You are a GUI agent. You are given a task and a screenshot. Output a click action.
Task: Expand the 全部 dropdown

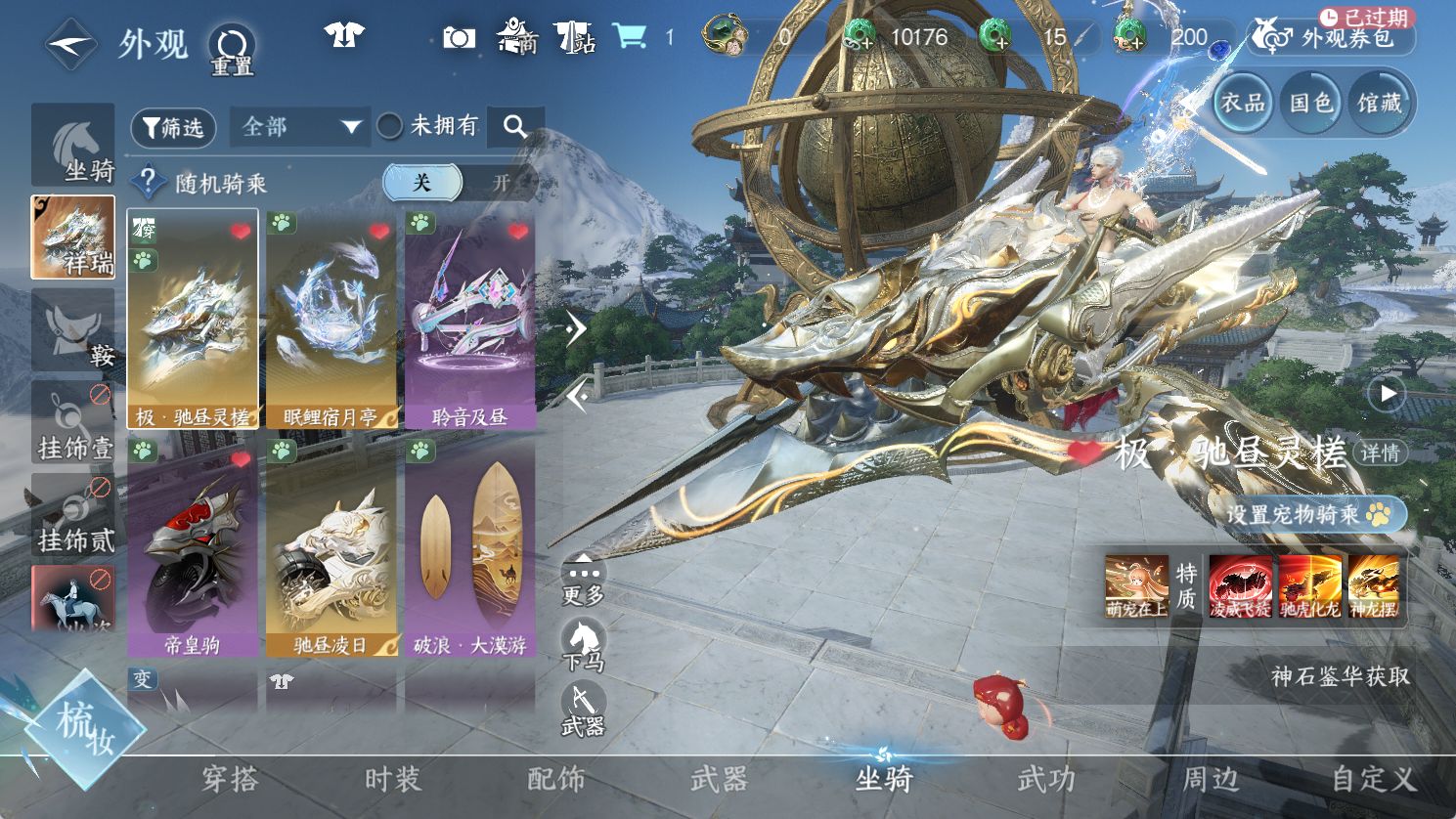pyautogui.click(x=300, y=127)
